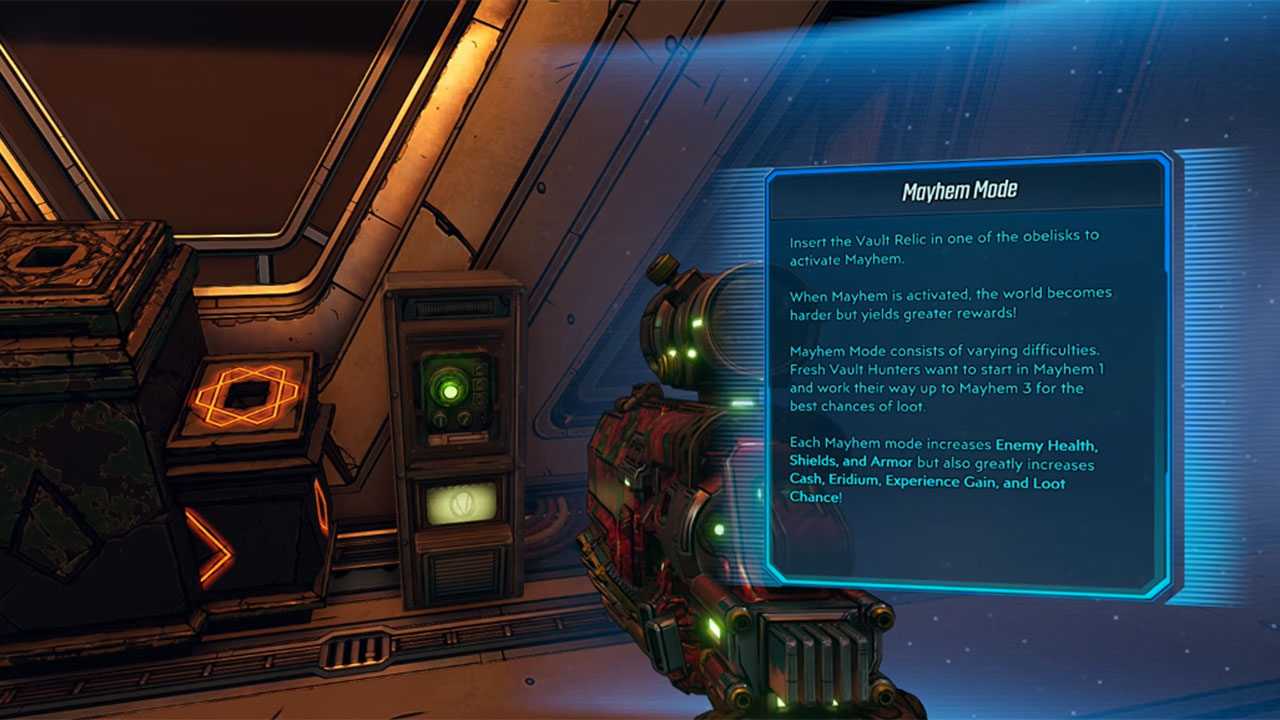Flip the middle red switch on the relic machine
This screenshot has width=1280, height=720.
pos(480,384)
